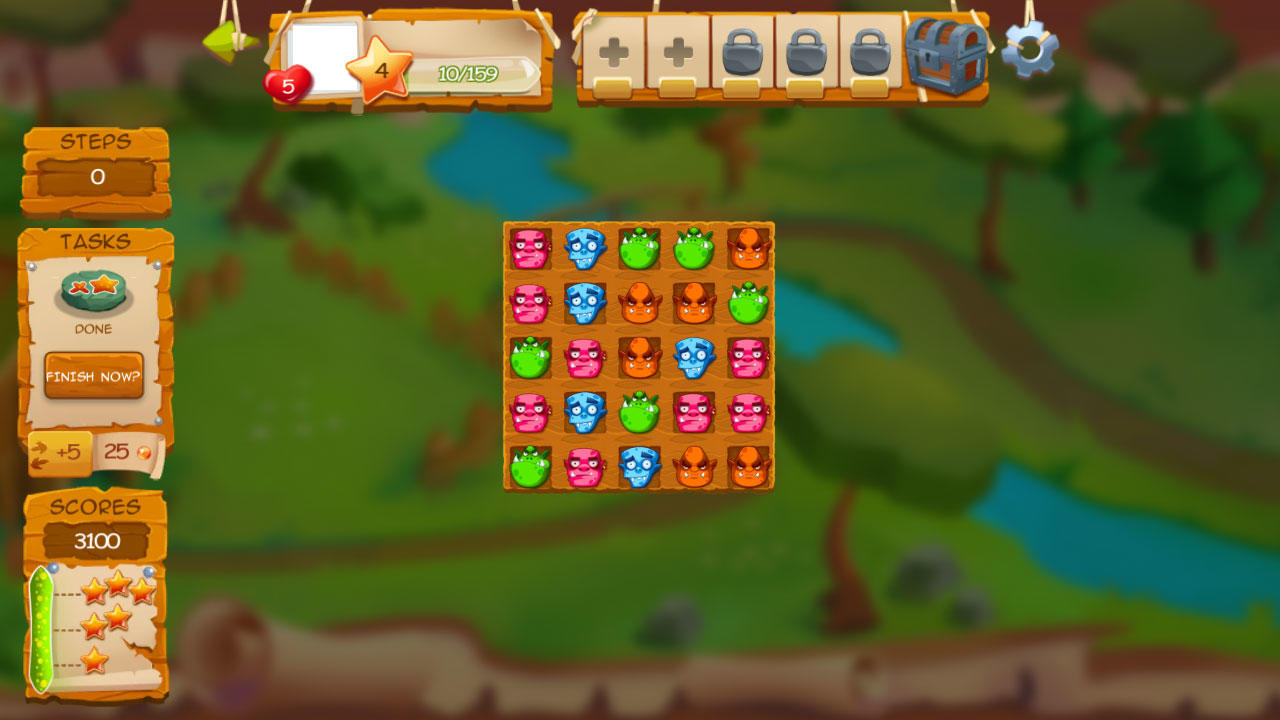Select the green troll in the bottom-left corner
The height and width of the screenshot is (720, 1280).
(x=528, y=466)
